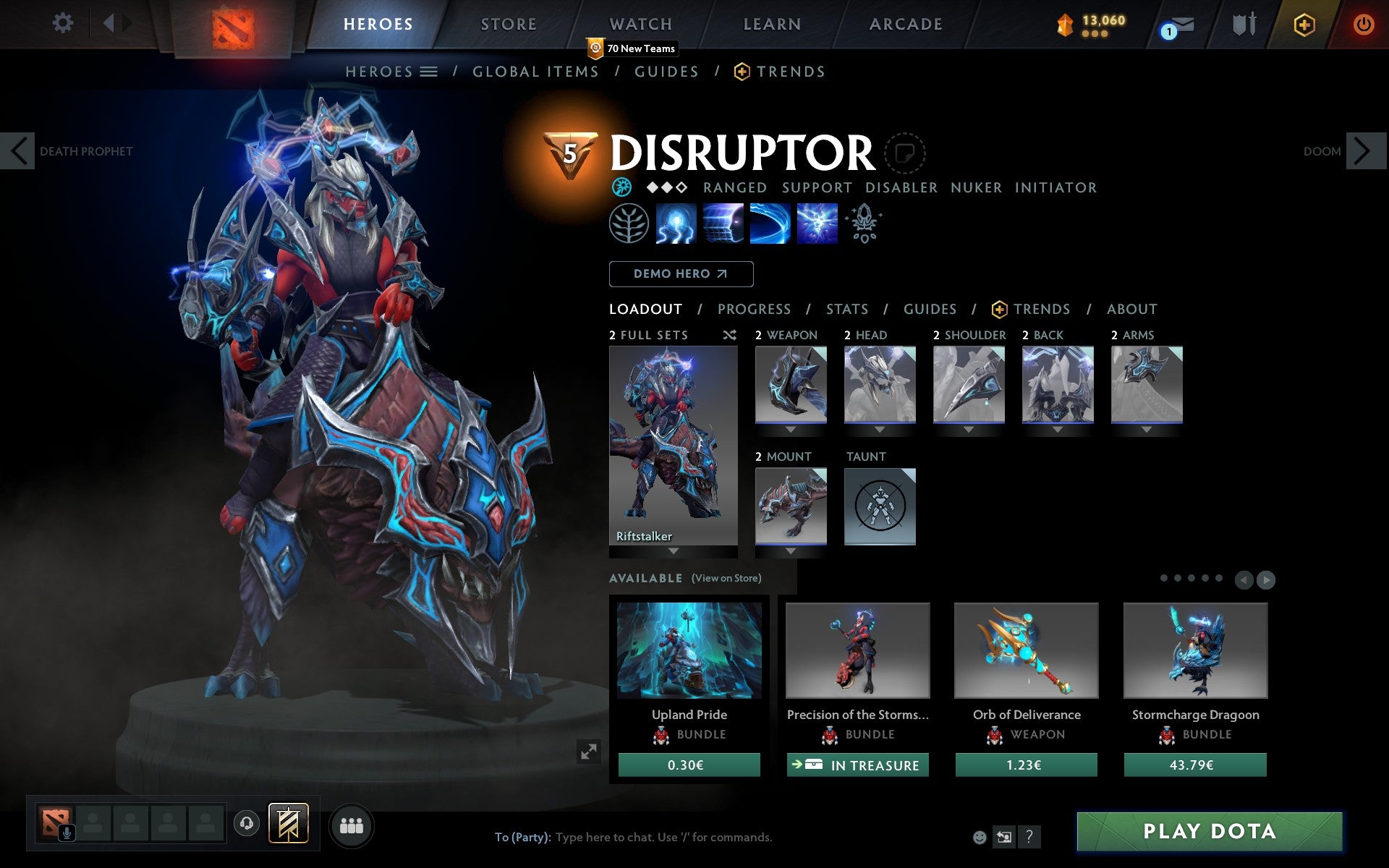Click the Aghanim's upgrade icon beside the abilities

865,223
